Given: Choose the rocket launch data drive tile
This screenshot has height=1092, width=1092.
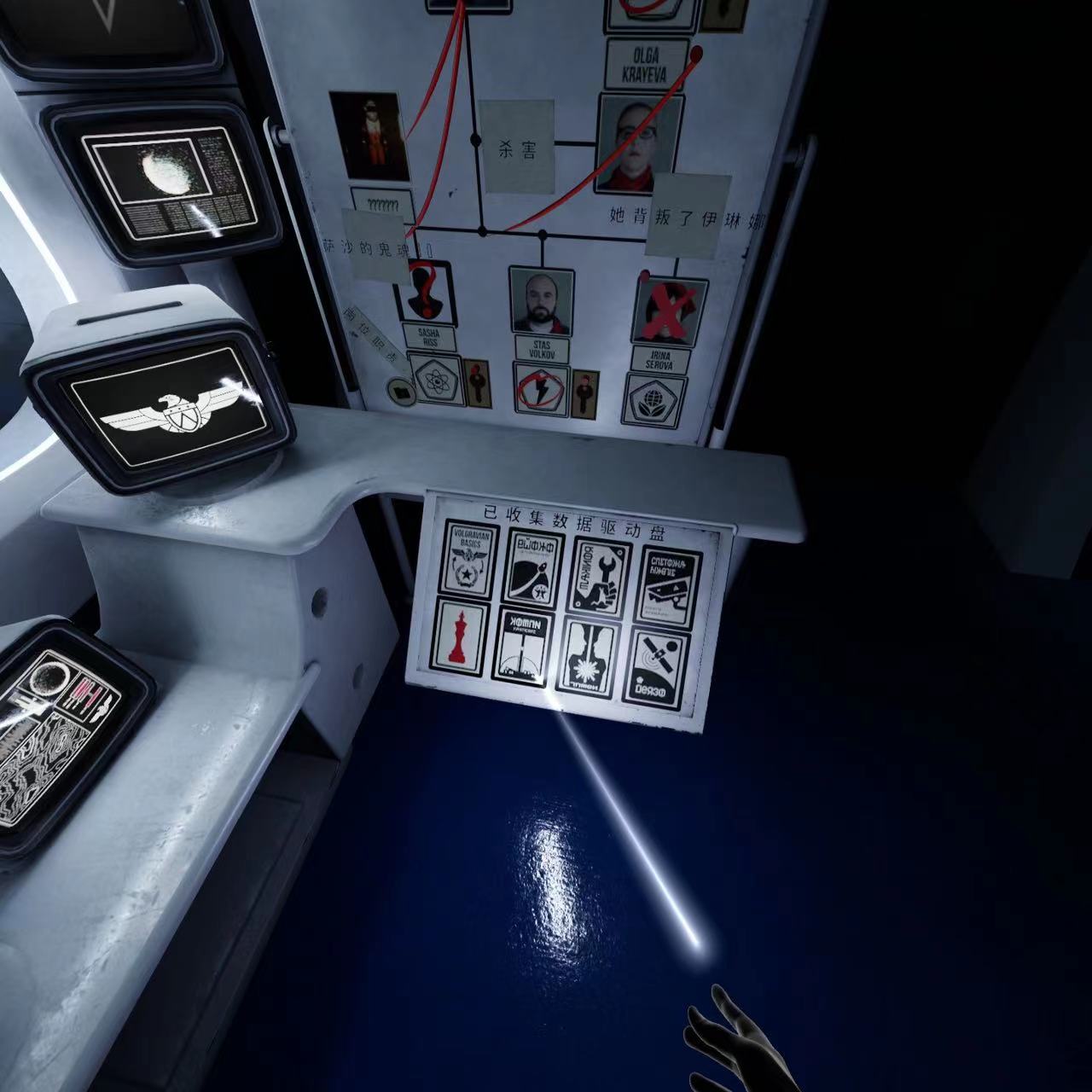Looking at the screenshot, I should pyautogui.click(x=534, y=566).
